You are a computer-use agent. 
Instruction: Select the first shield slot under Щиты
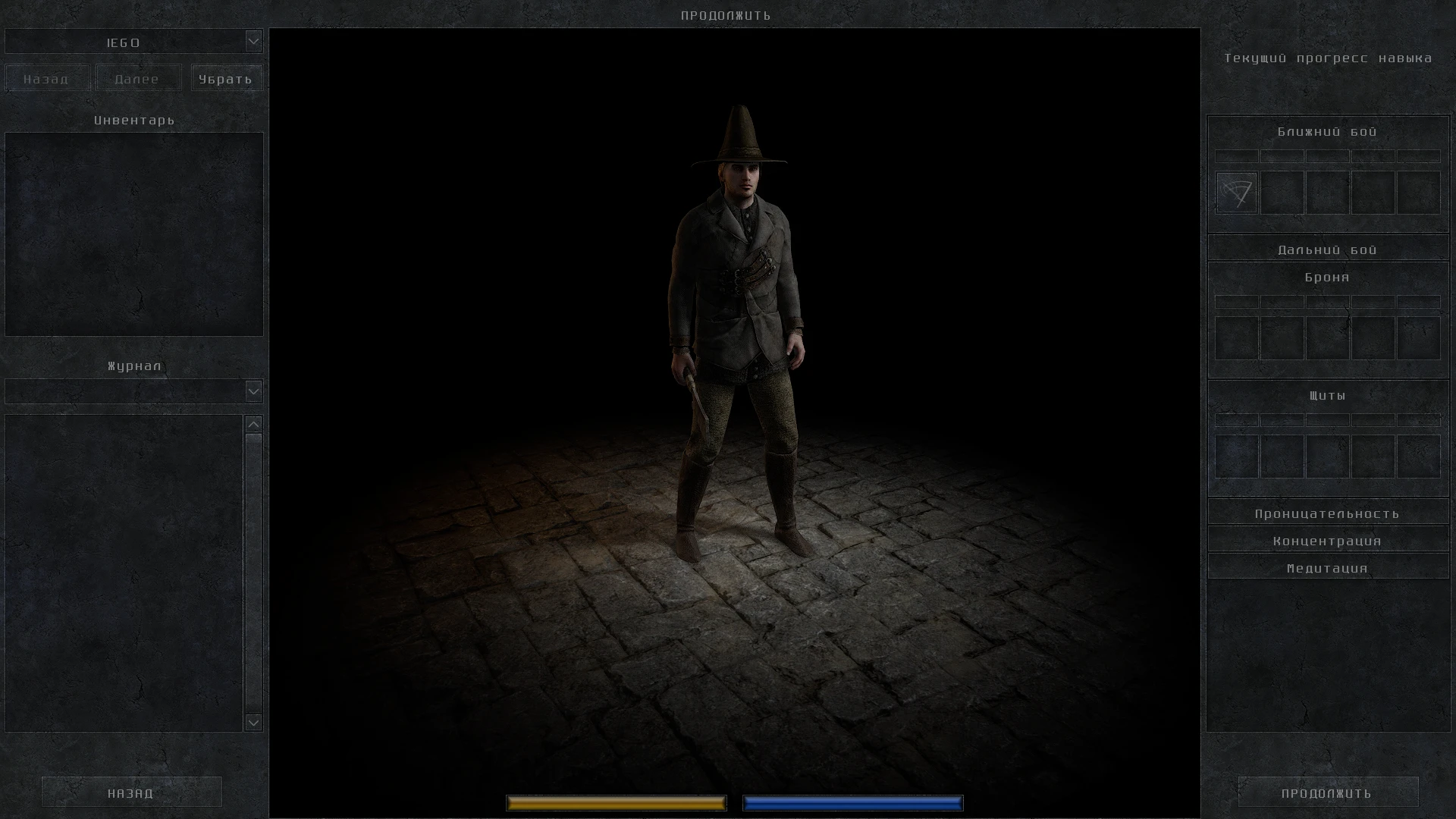1235,456
